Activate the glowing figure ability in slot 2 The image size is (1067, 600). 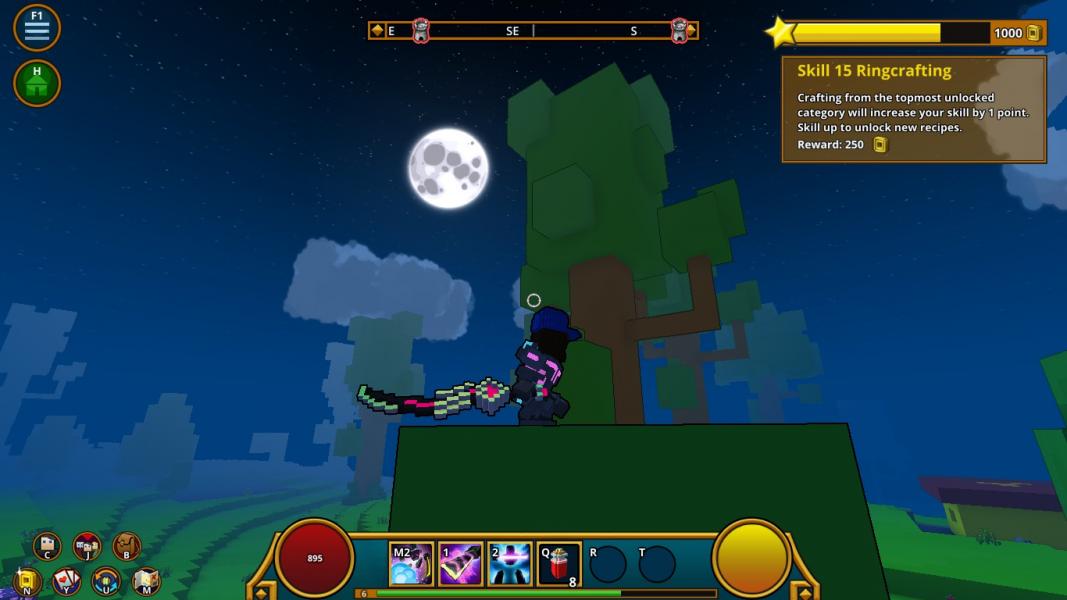point(509,565)
